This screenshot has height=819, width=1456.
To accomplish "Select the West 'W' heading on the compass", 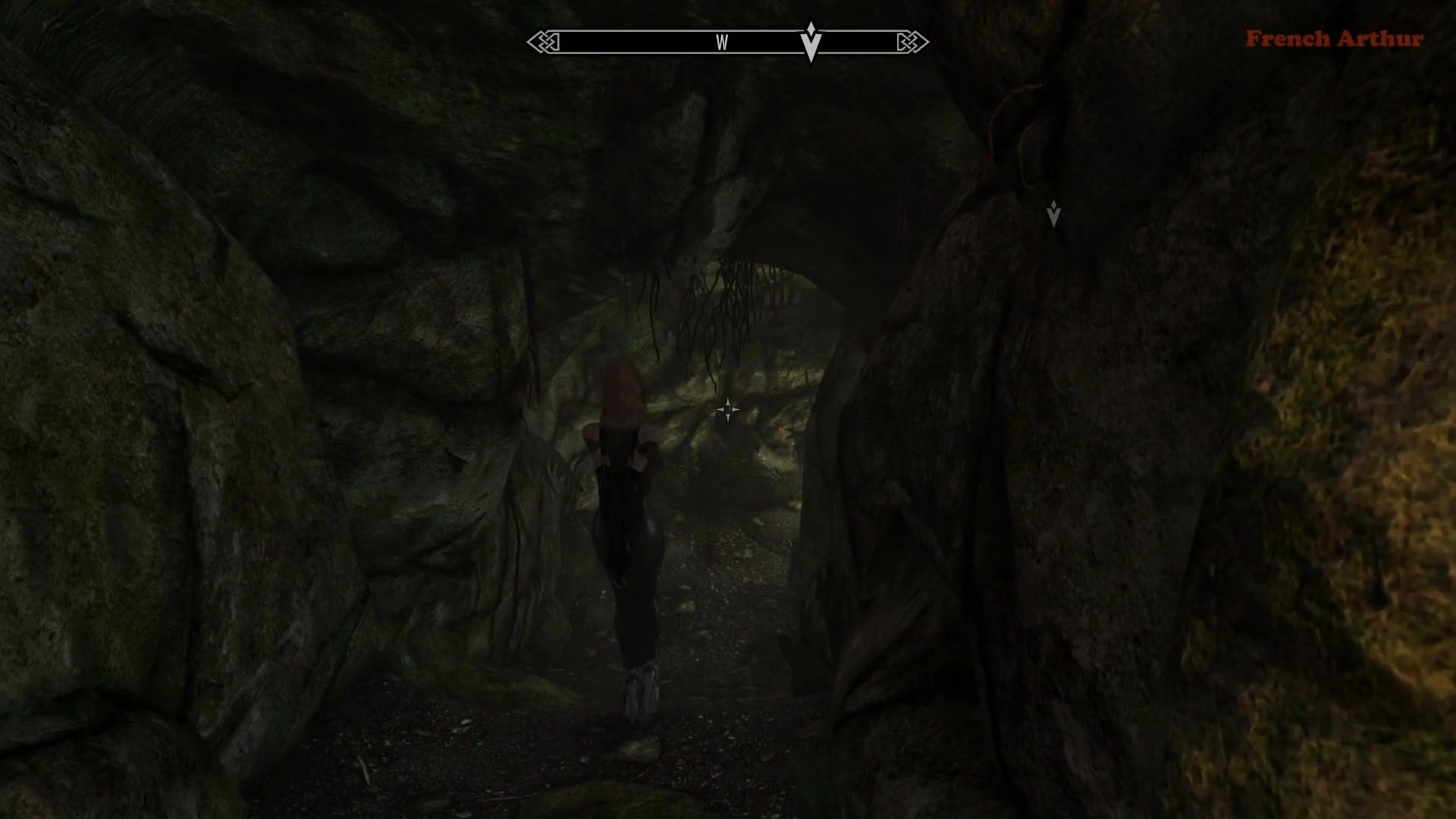I will click(x=722, y=43).
